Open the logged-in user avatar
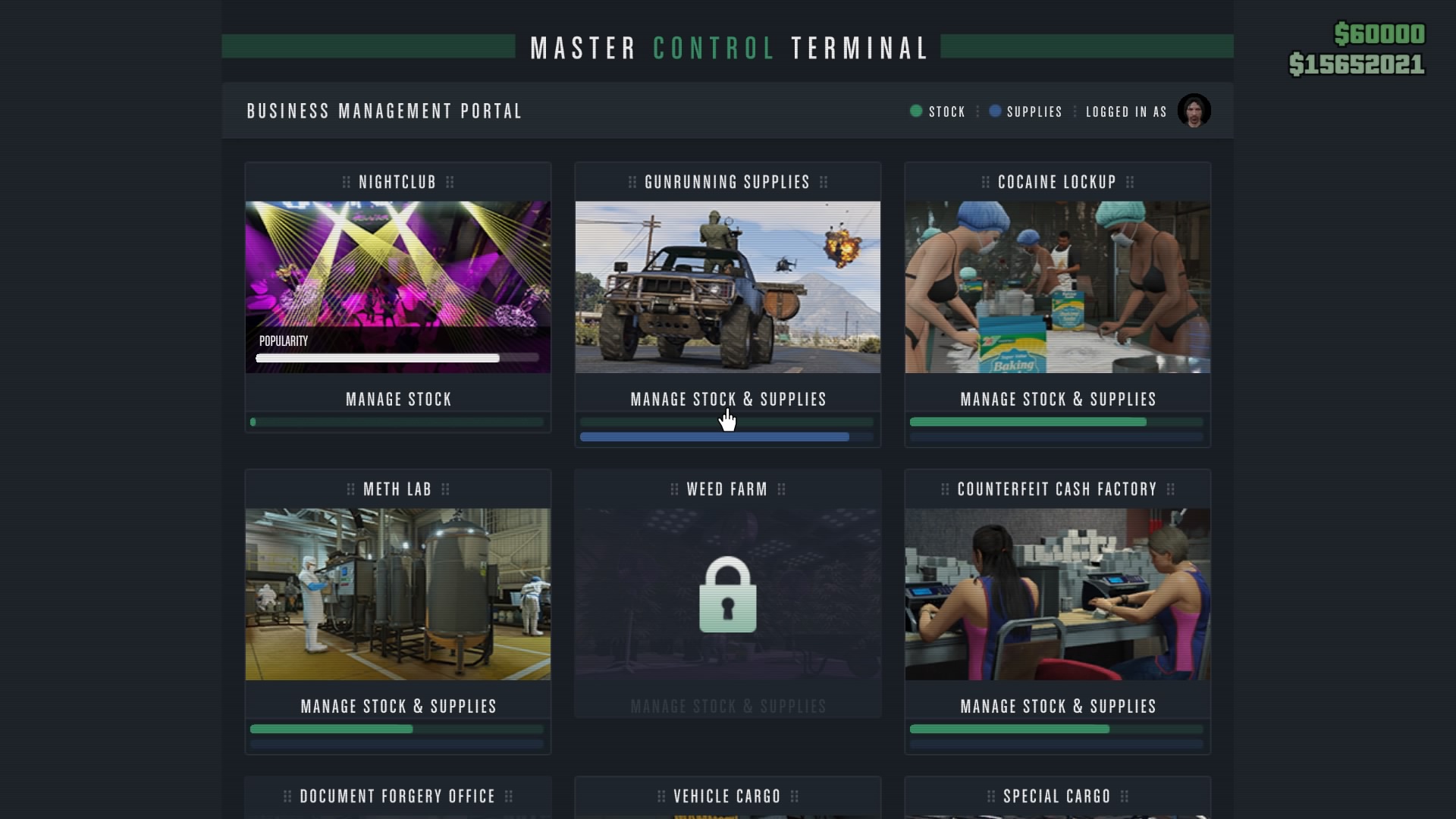 tap(1194, 110)
